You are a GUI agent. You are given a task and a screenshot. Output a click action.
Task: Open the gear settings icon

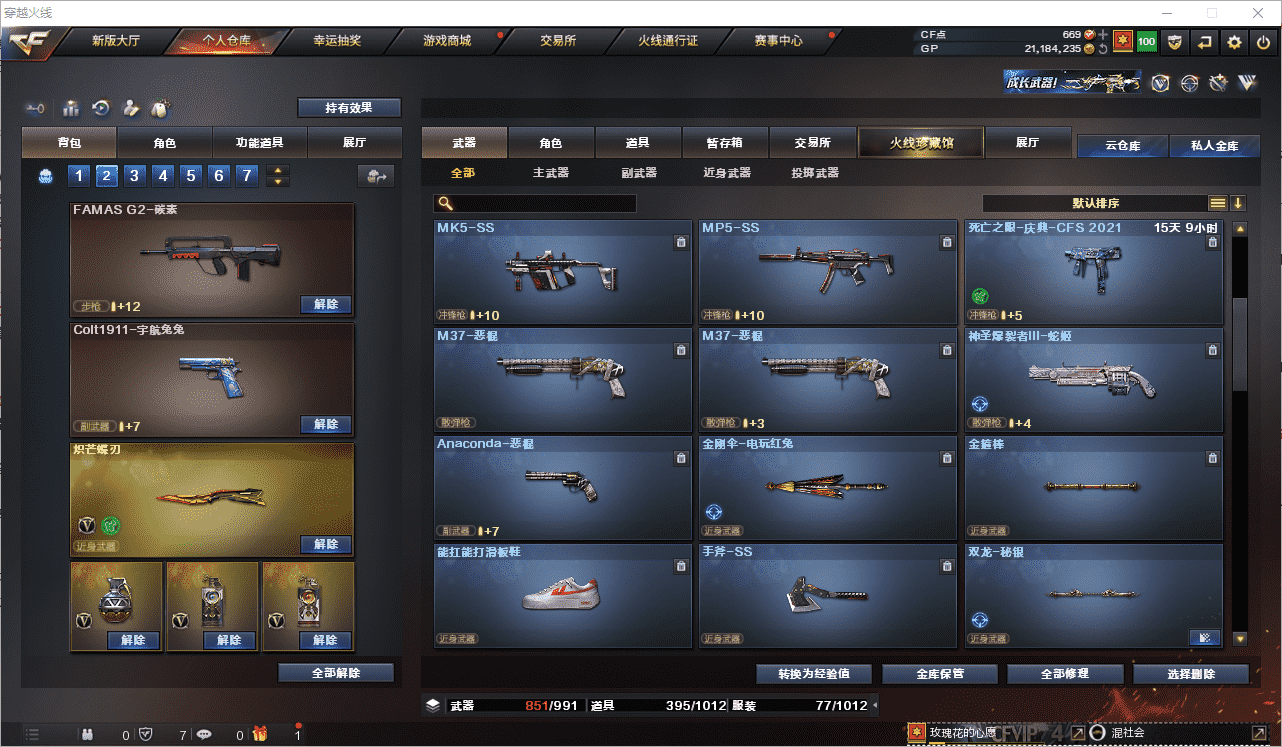coord(1234,42)
